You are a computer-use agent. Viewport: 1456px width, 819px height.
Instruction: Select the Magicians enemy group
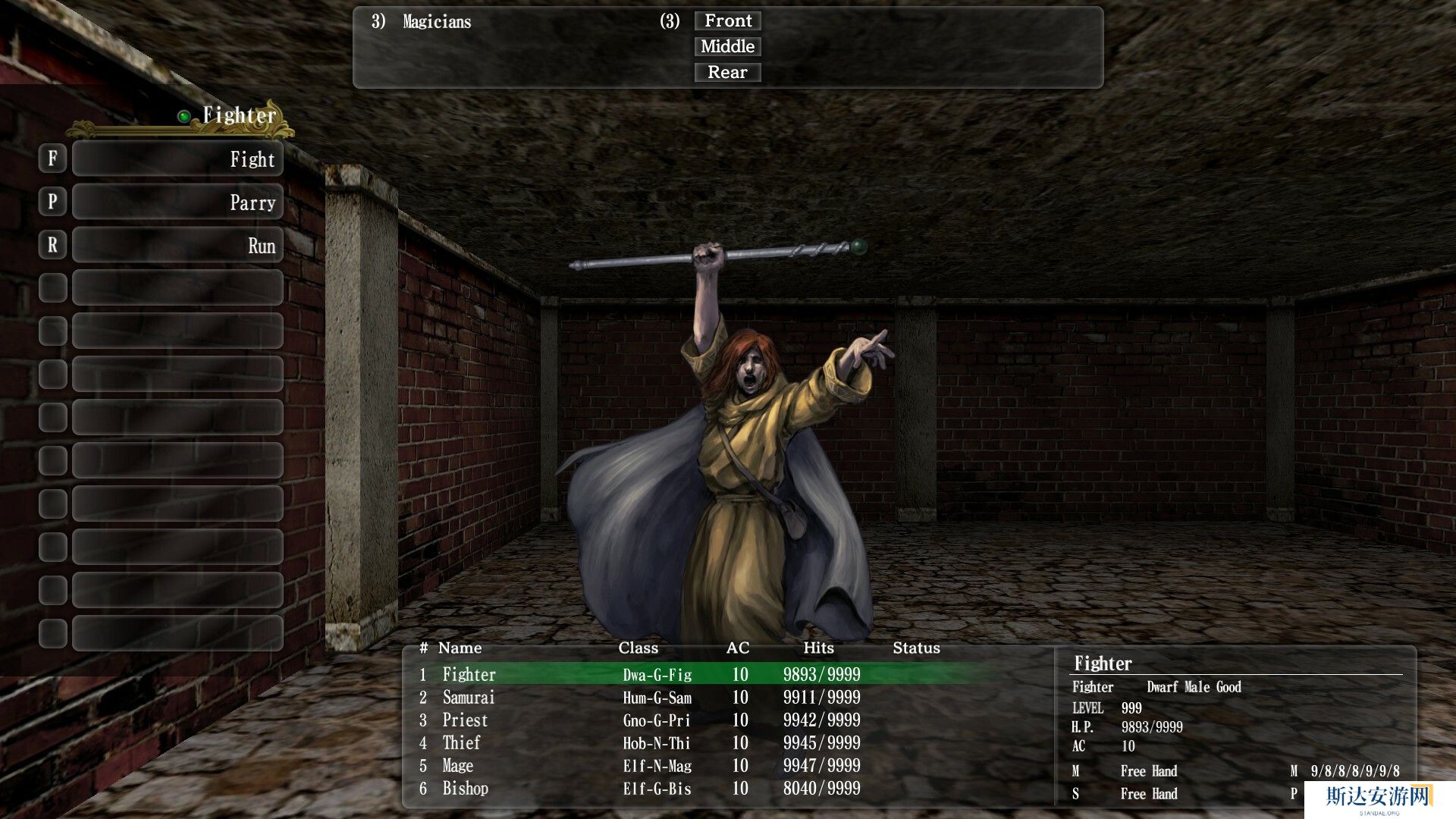click(x=437, y=22)
